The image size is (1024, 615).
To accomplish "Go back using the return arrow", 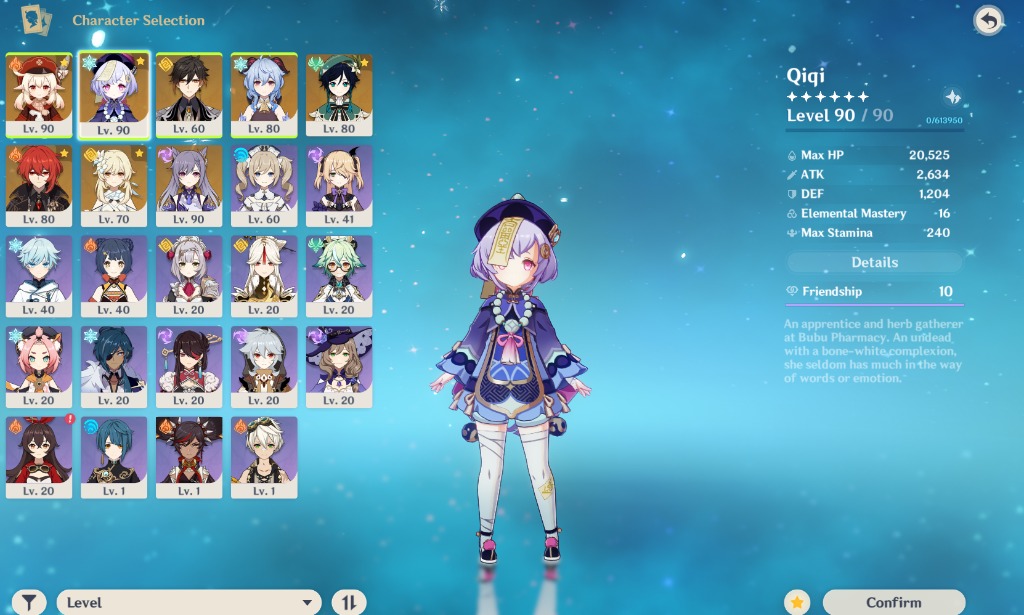I will click(x=988, y=21).
